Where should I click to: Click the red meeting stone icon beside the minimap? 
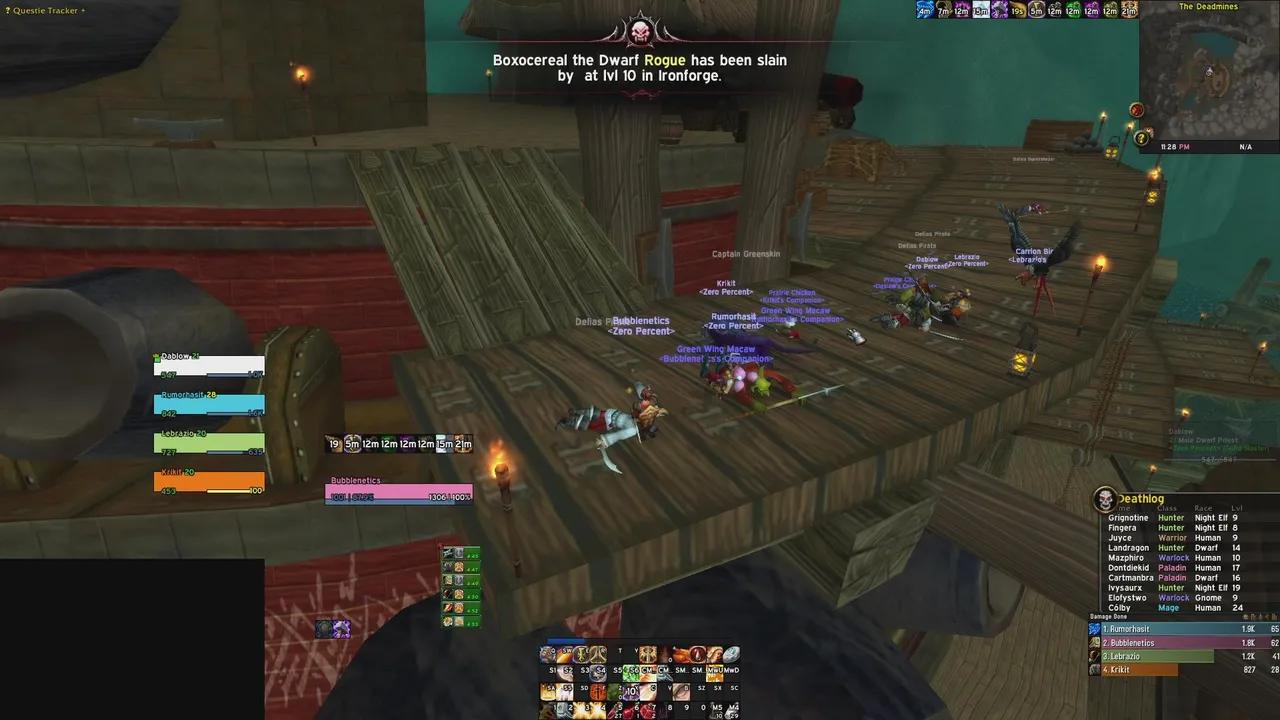pos(1137,110)
